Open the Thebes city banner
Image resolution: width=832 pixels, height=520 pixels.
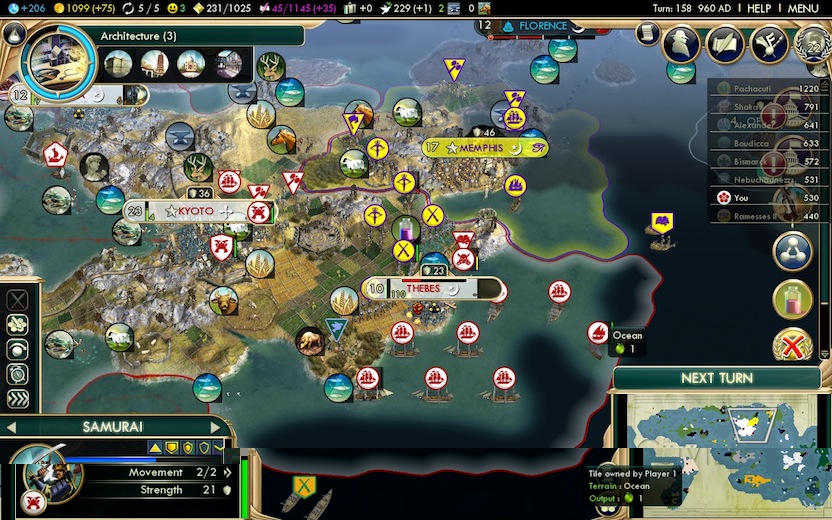tap(431, 289)
